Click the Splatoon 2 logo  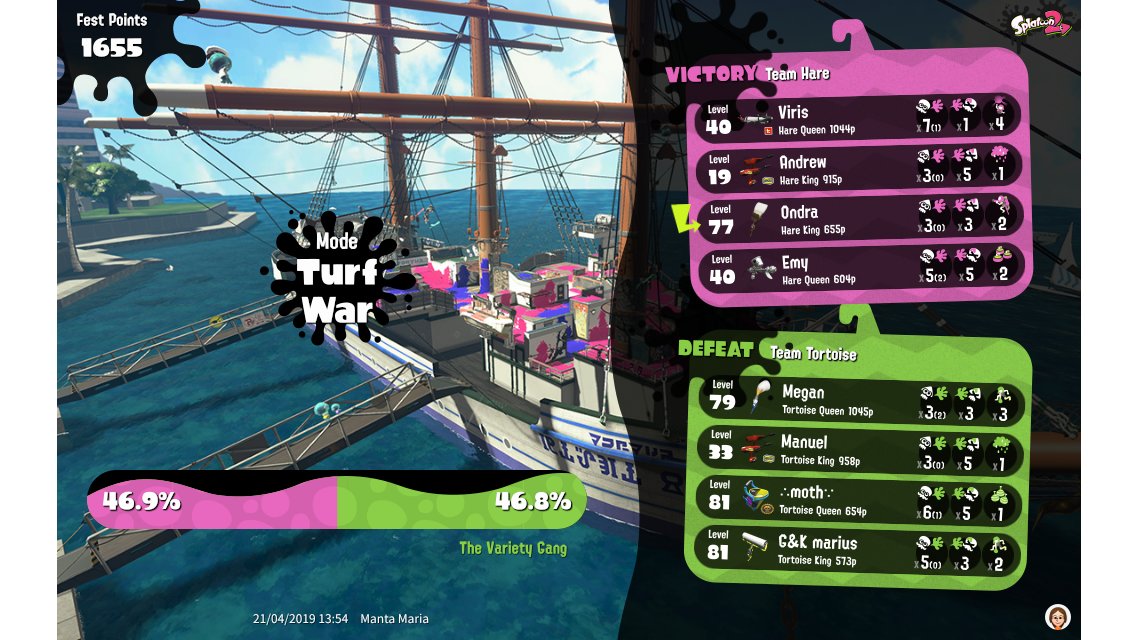pyautogui.click(x=1042, y=25)
